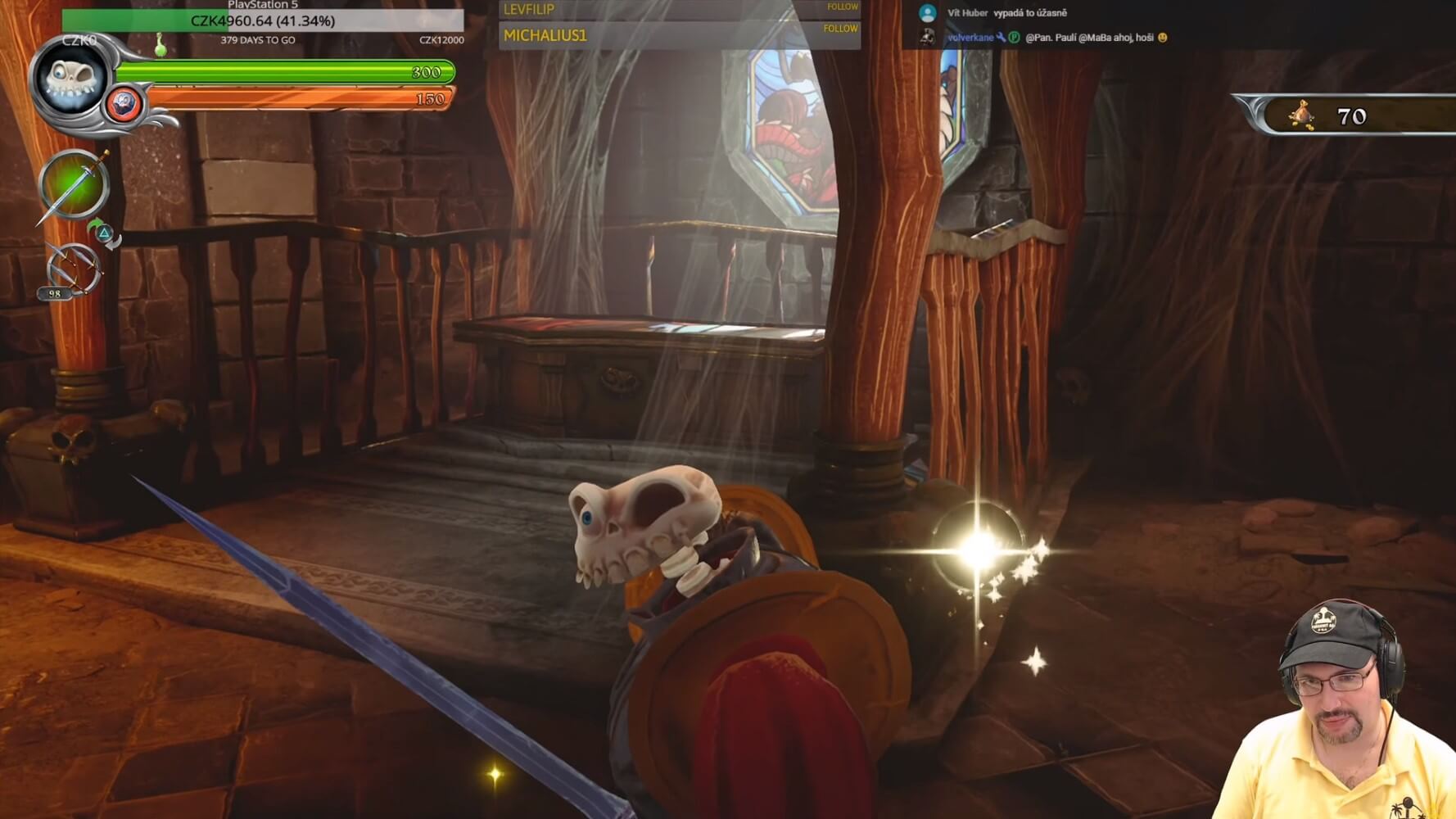Follow the user LEVFILIP
The height and width of the screenshot is (819, 1456).
pyautogui.click(x=841, y=7)
